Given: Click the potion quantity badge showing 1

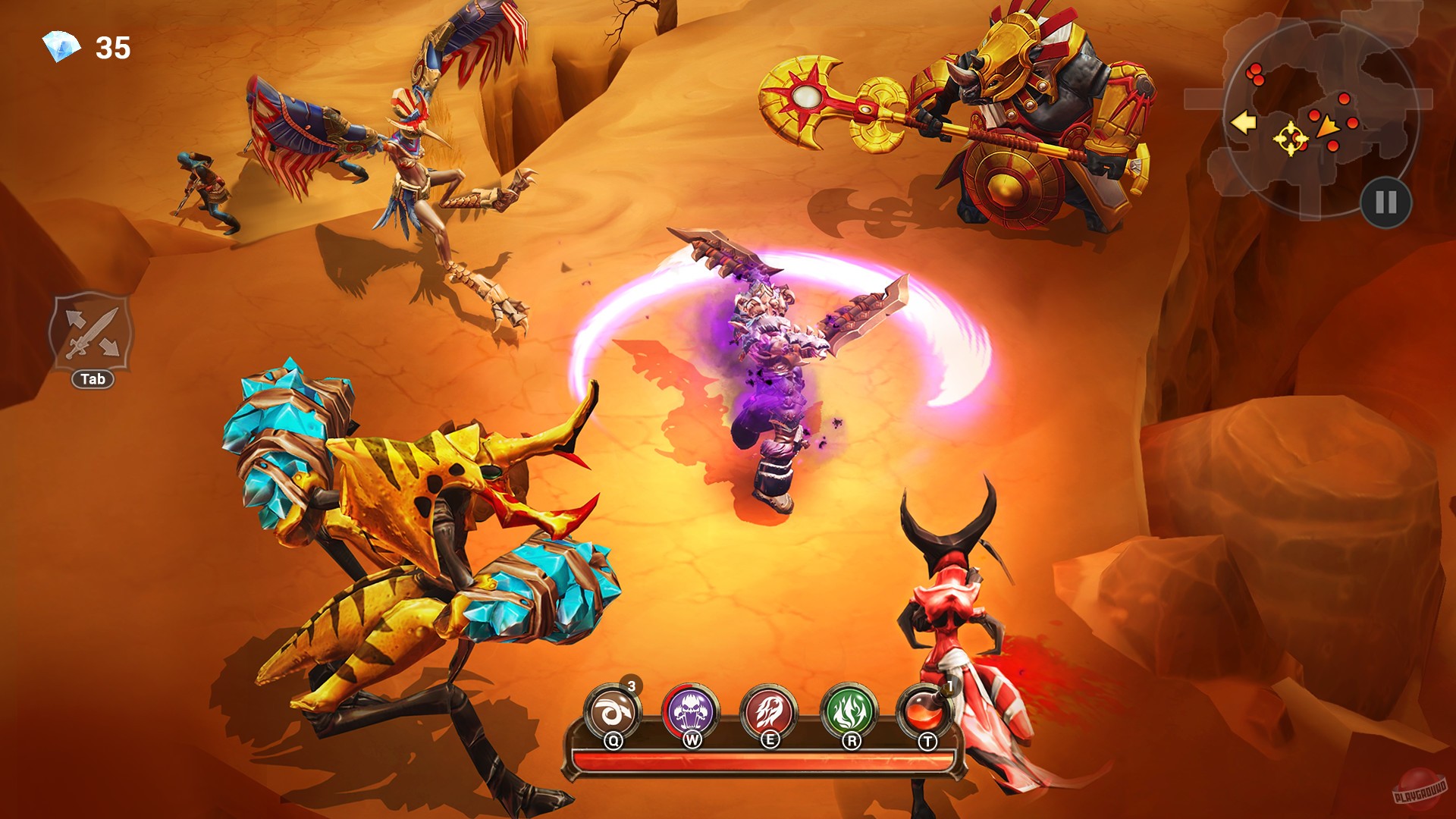Looking at the screenshot, I should pos(950,685).
